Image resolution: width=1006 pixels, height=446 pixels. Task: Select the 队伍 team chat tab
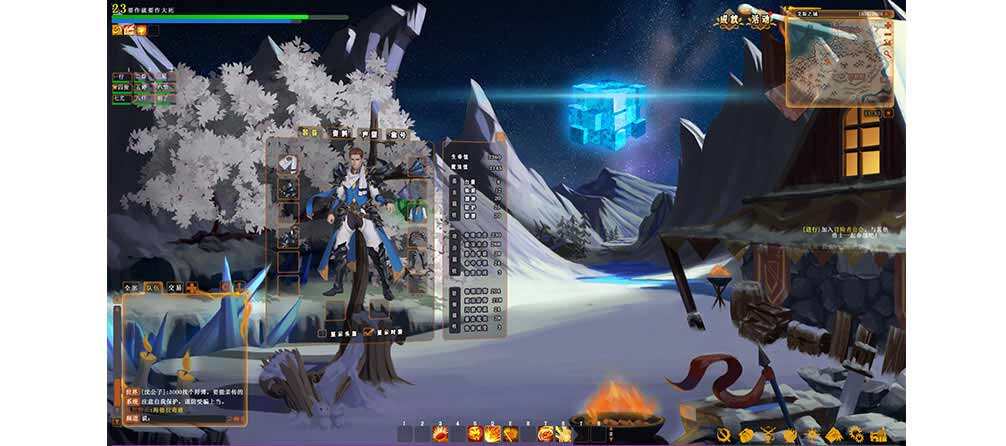click(155, 287)
